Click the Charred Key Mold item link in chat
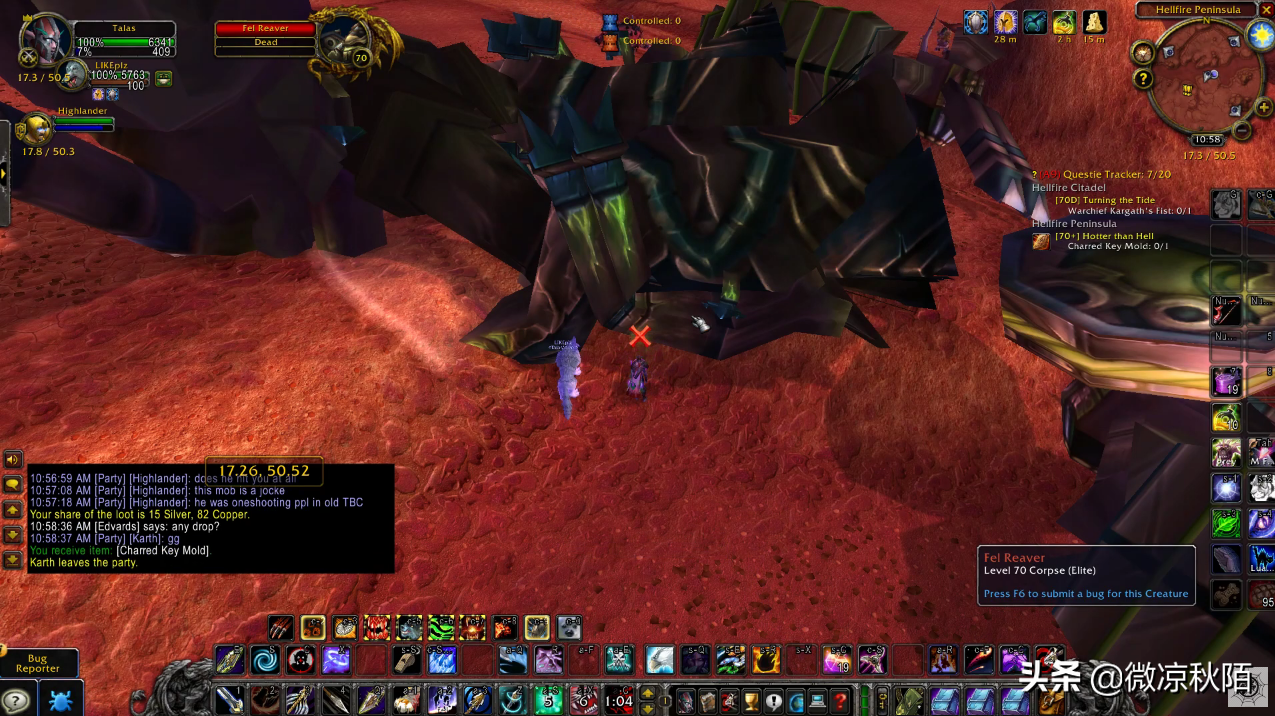 tap(164, 551)
